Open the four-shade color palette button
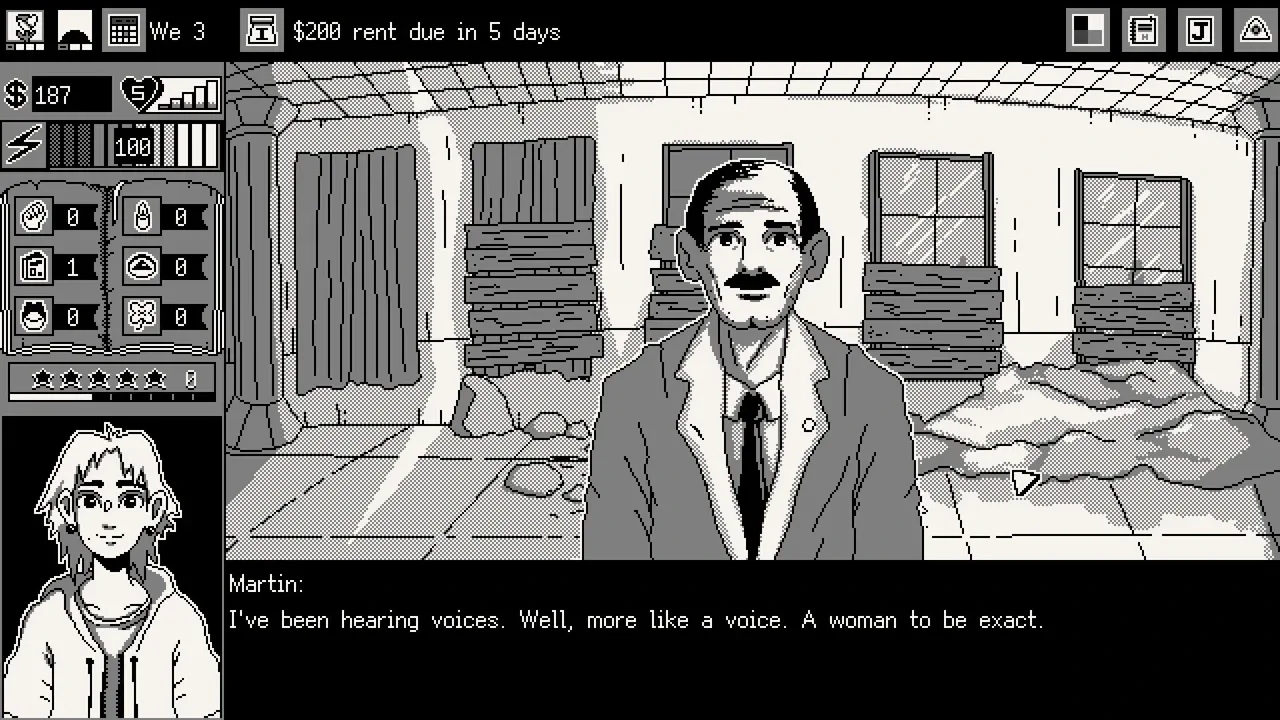The width and height of the screenshot is (1280, 720). 1087,31
